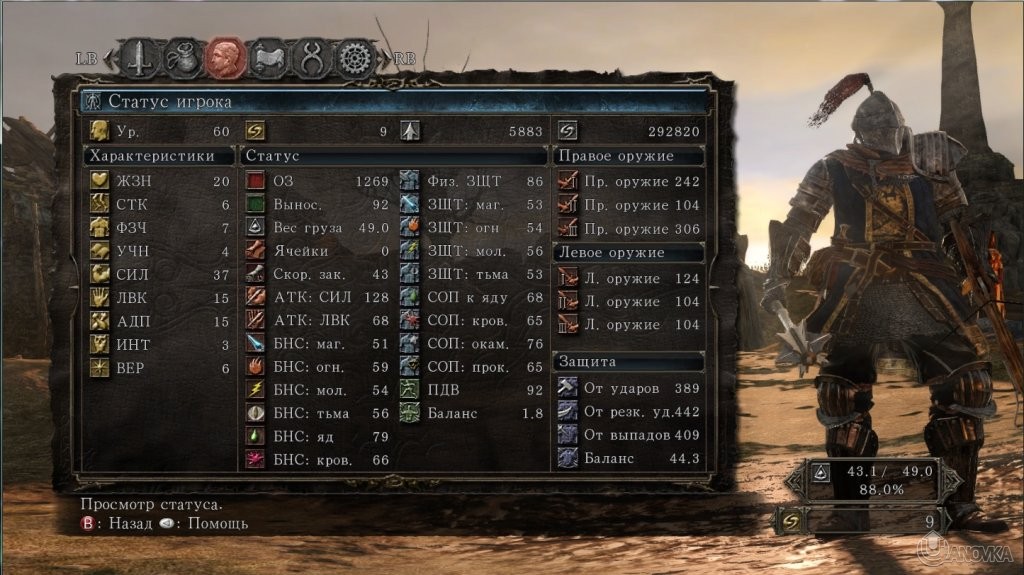Choose the ЛВК stat row
Image resolution: width=1024 pixels, height=575 pixels.
point(160,298)
